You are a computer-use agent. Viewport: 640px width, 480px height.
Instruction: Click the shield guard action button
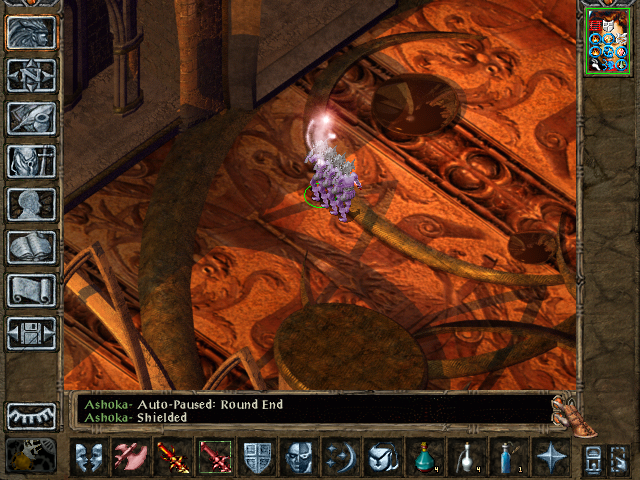pos(257,458)
